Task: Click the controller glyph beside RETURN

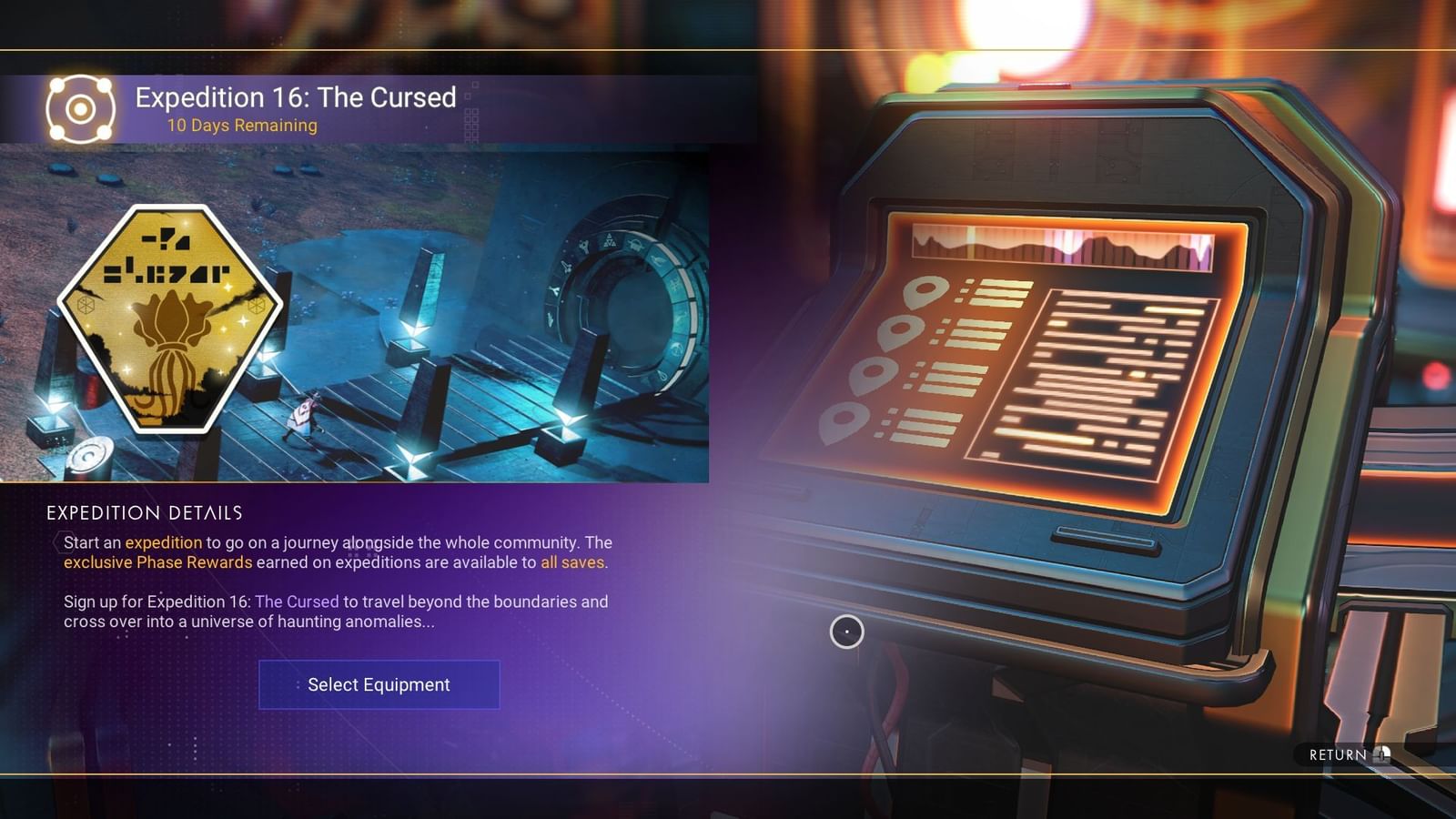Action: (x=1383, y=754)
